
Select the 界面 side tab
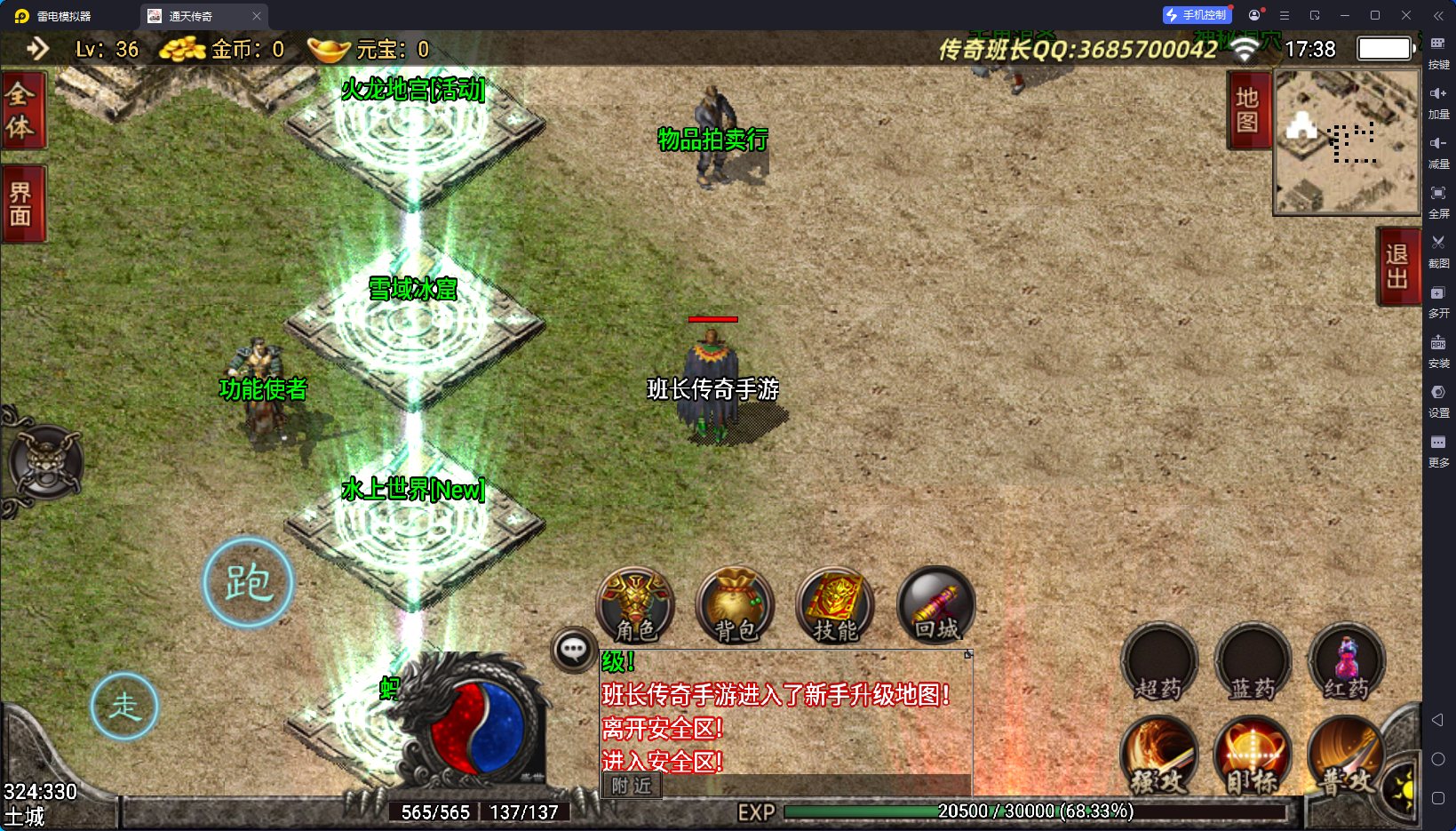click(x=20, y=204)
